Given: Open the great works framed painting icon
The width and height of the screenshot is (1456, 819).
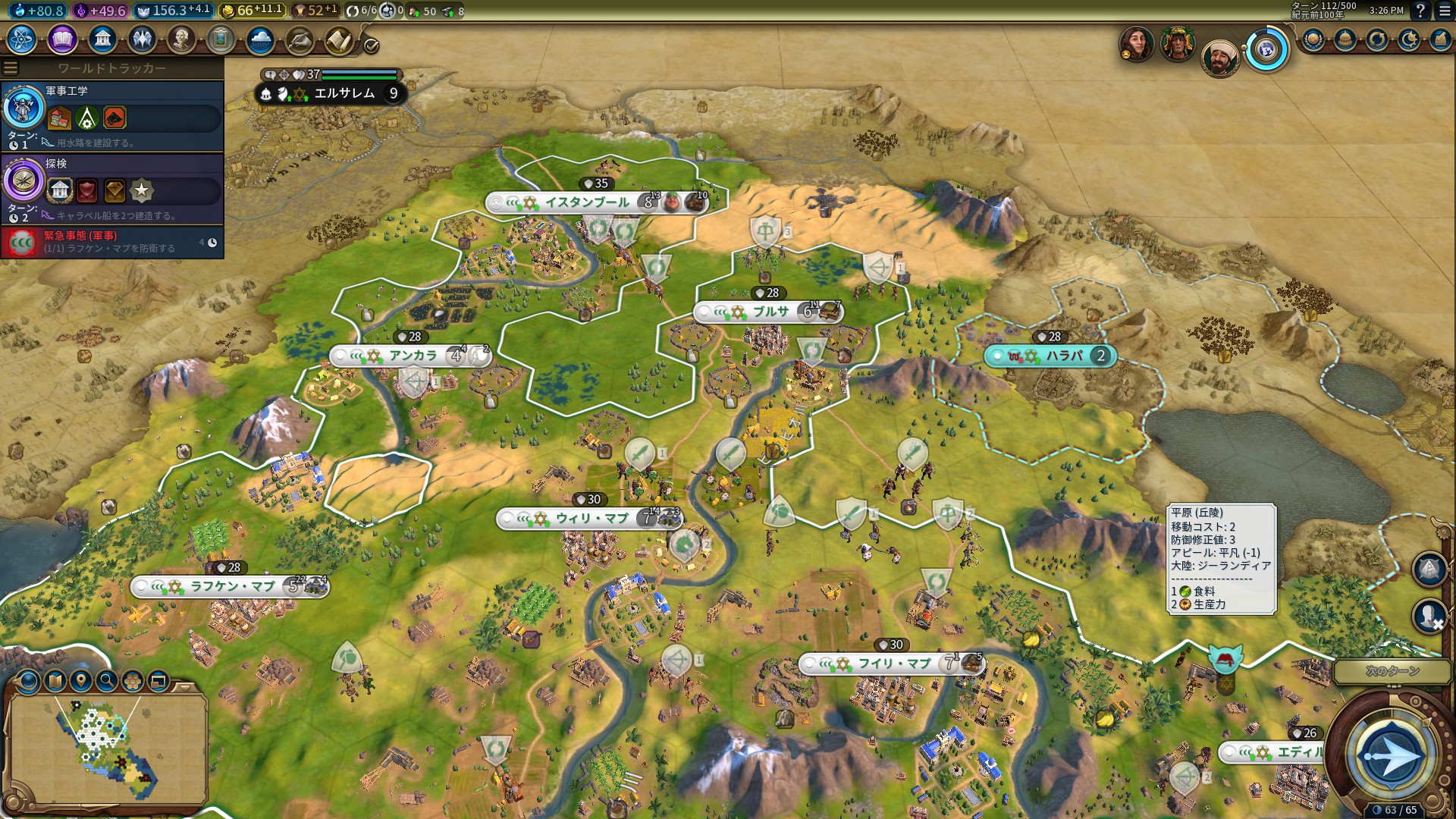Looking at the screenshot, I should 221,39.
